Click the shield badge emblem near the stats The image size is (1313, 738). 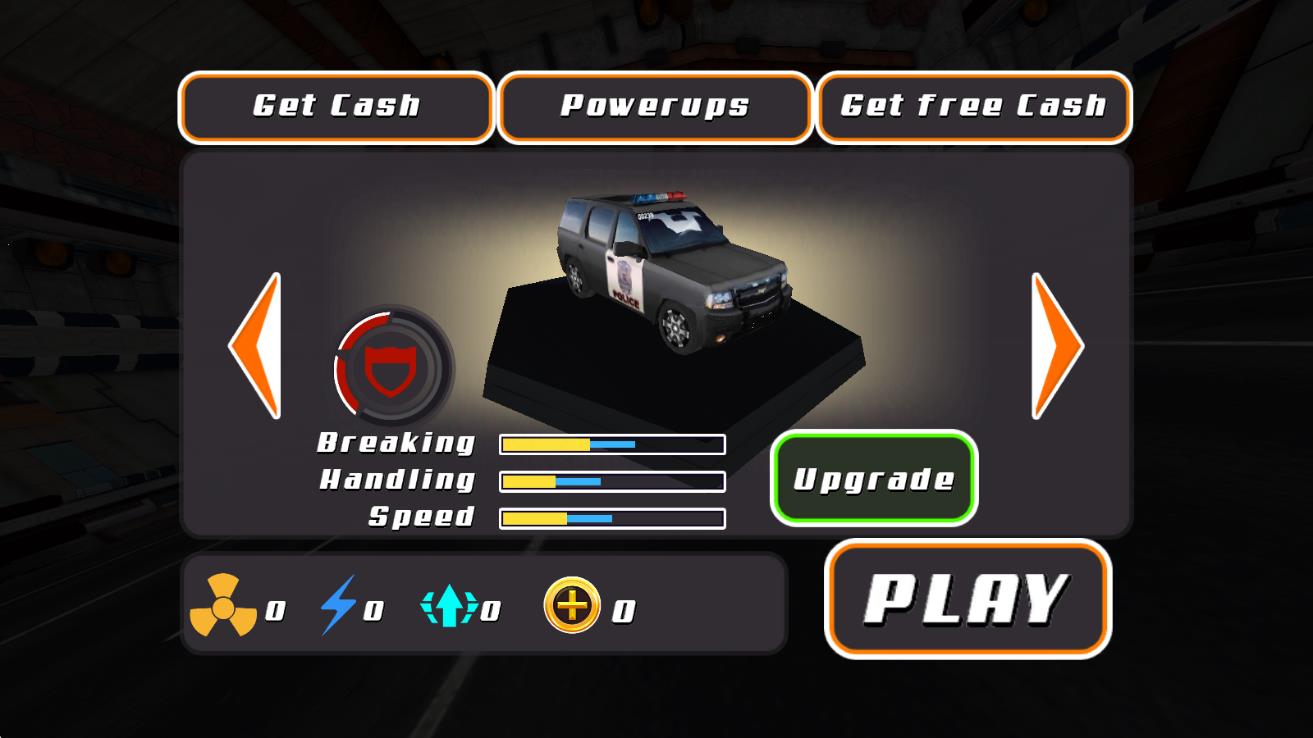(x=391, y=367)
